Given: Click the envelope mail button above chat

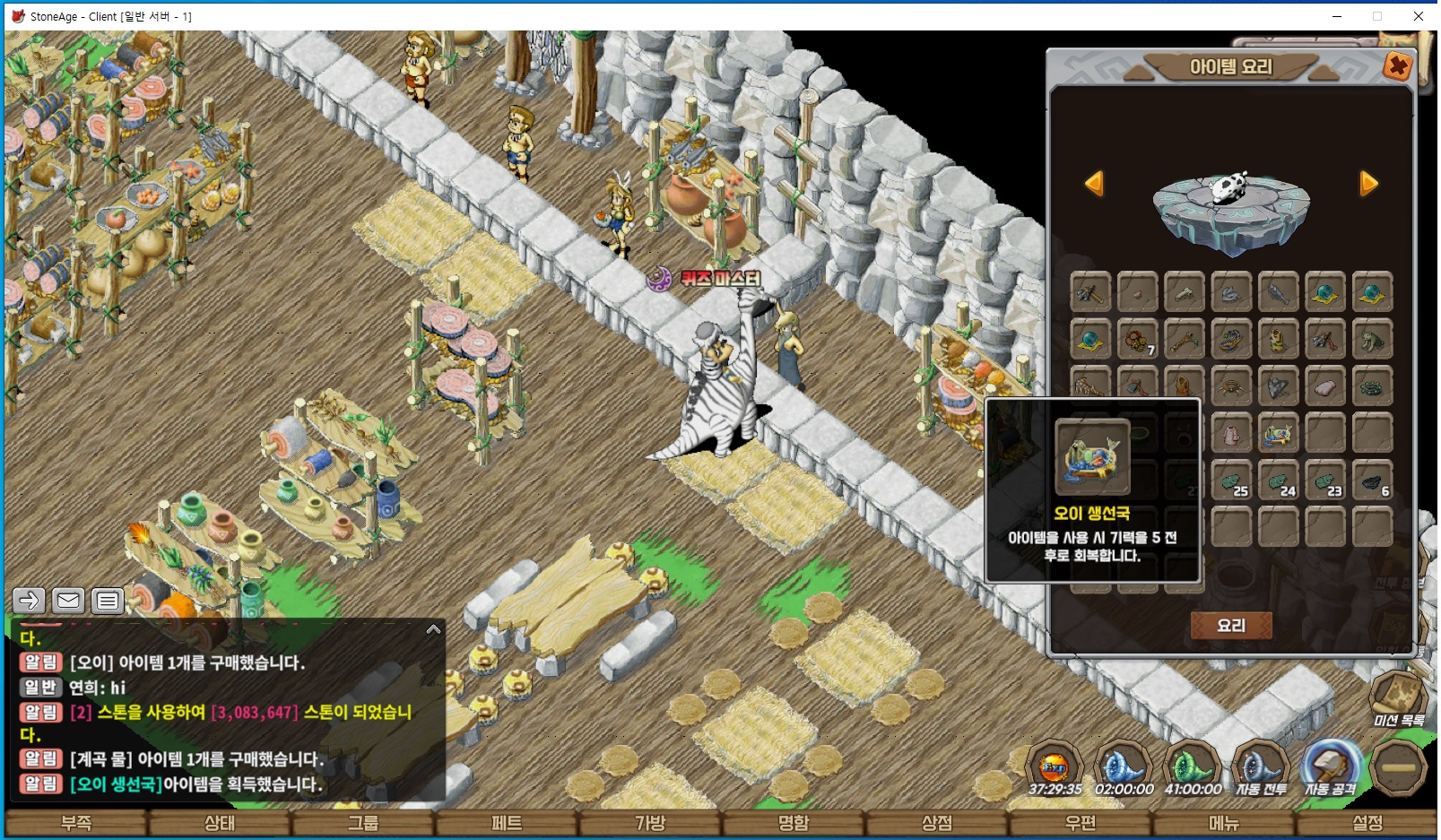Looking at the screenshot, I should 68,601.
